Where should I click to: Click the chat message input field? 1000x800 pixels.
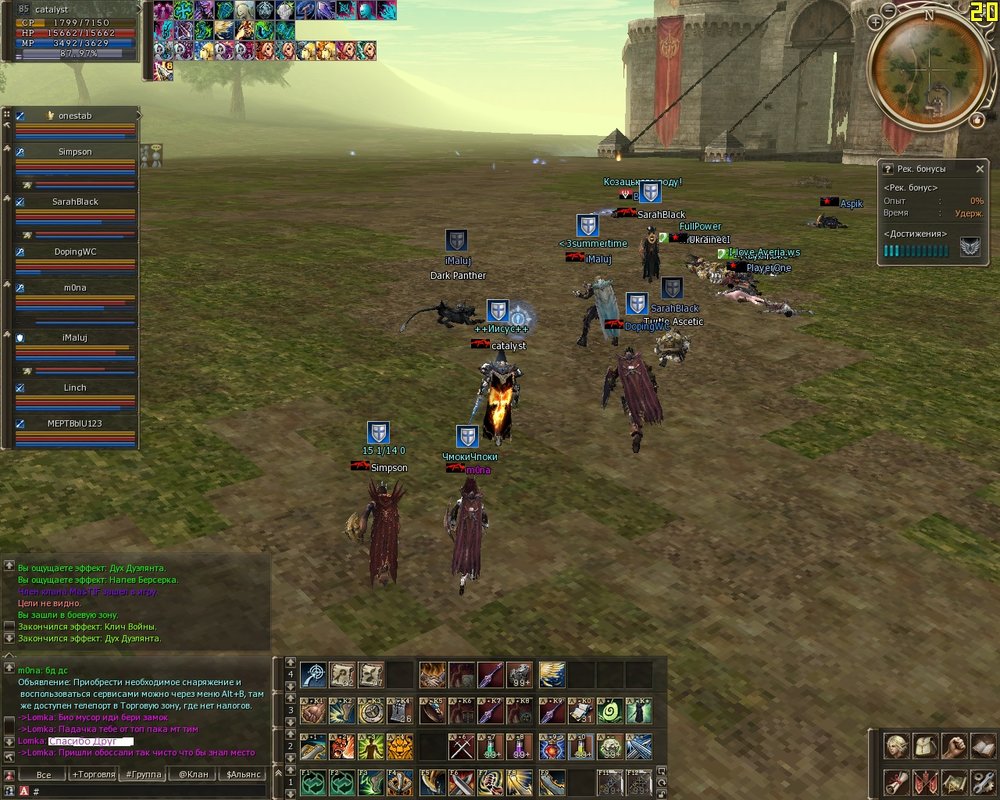[x=150, y=791]
